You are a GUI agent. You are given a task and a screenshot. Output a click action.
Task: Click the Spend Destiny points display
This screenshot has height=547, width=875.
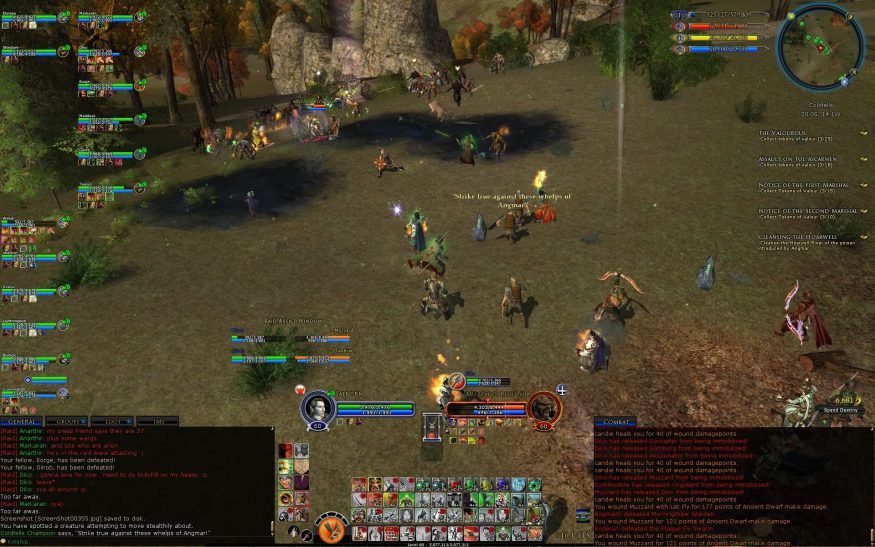tap(842, 405)
